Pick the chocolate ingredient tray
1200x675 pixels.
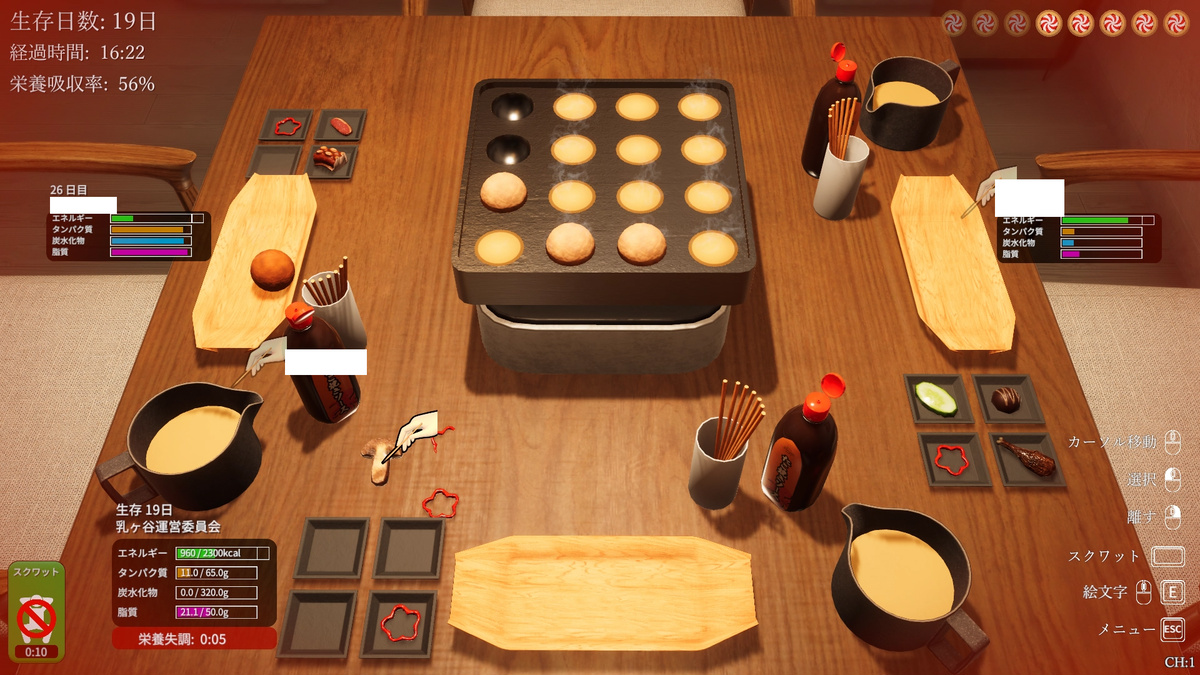(x=1006, y=399)
